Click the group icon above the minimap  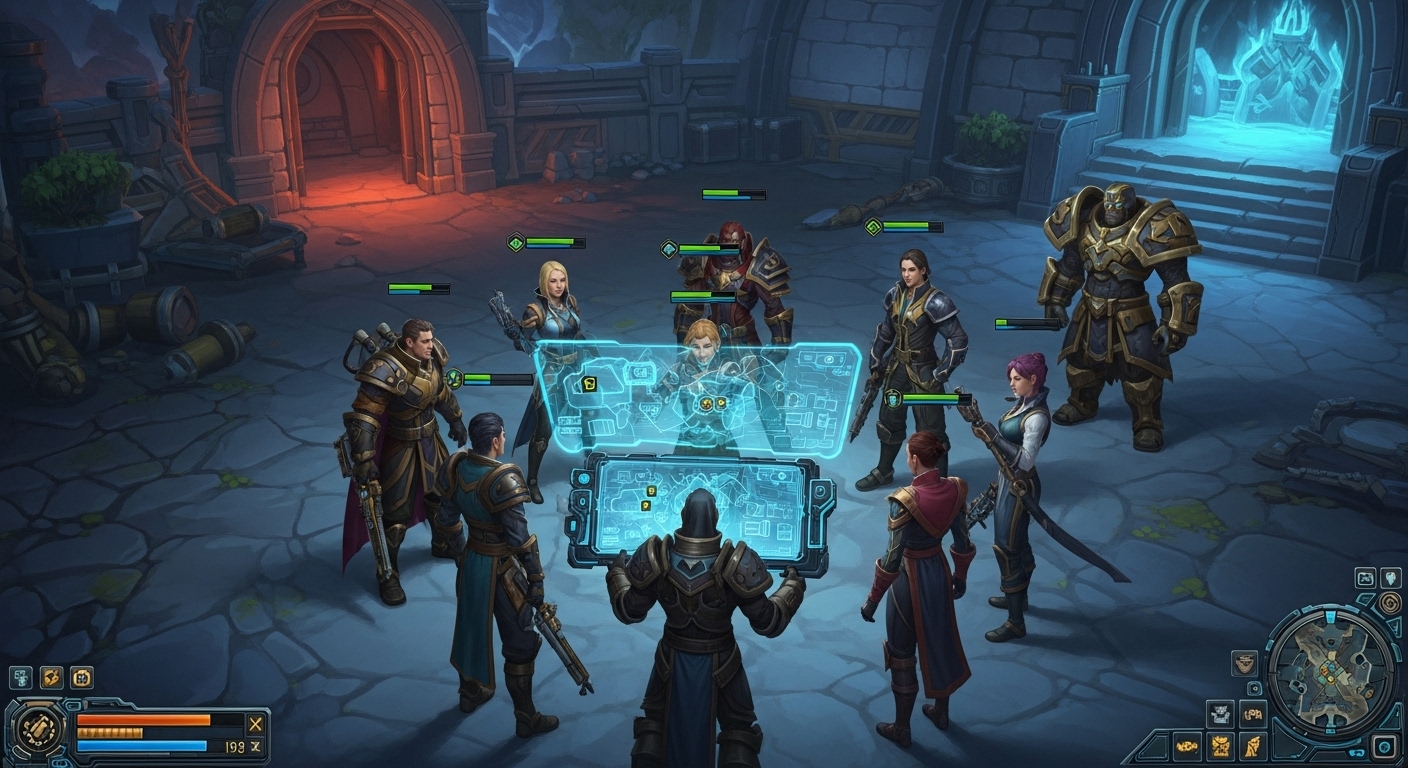[1366, 578]
